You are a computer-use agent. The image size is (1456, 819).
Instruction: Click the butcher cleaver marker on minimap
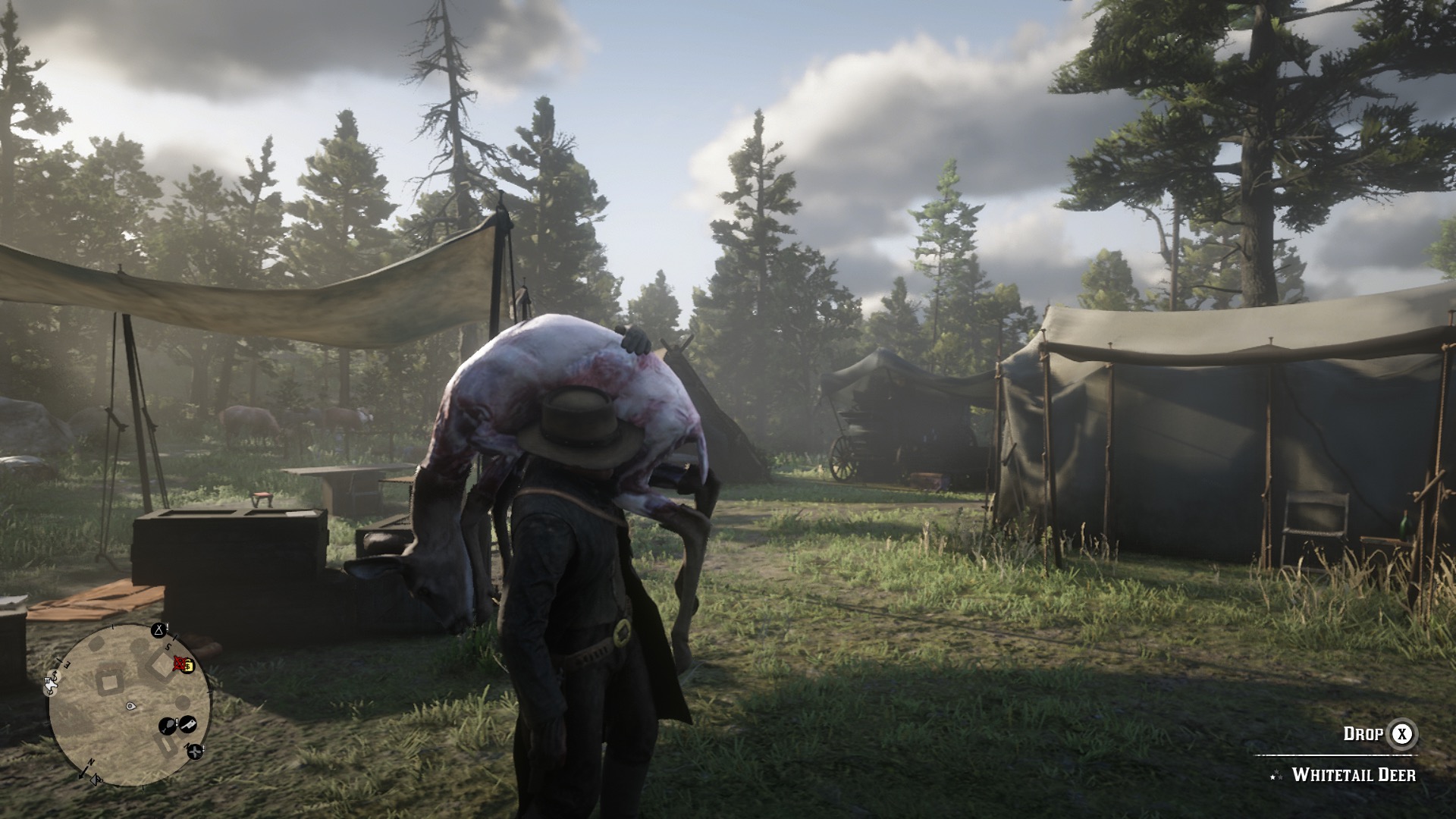pyautogui.click(x=188, y=724)
